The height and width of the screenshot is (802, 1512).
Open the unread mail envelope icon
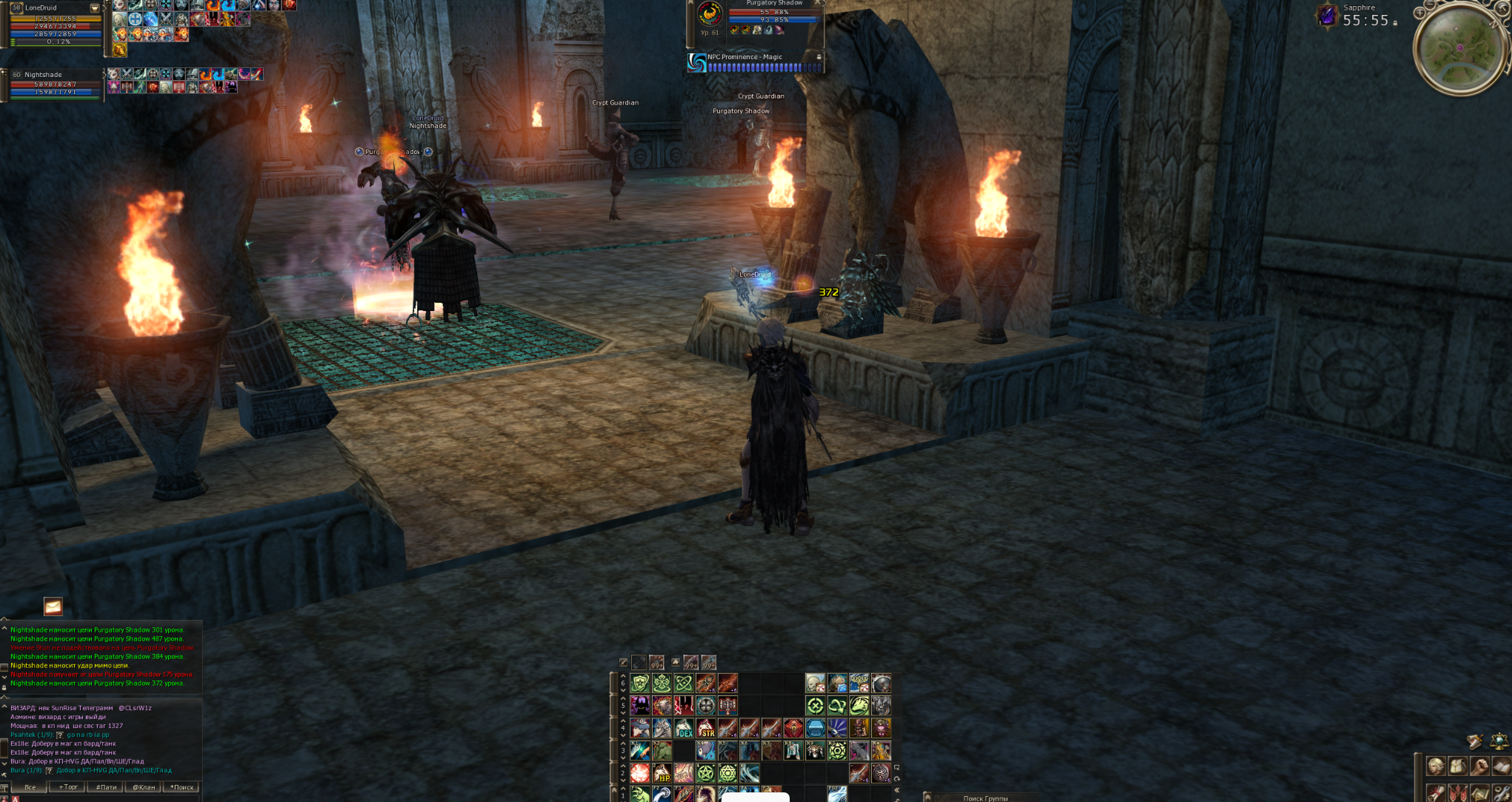click(53, 606)
